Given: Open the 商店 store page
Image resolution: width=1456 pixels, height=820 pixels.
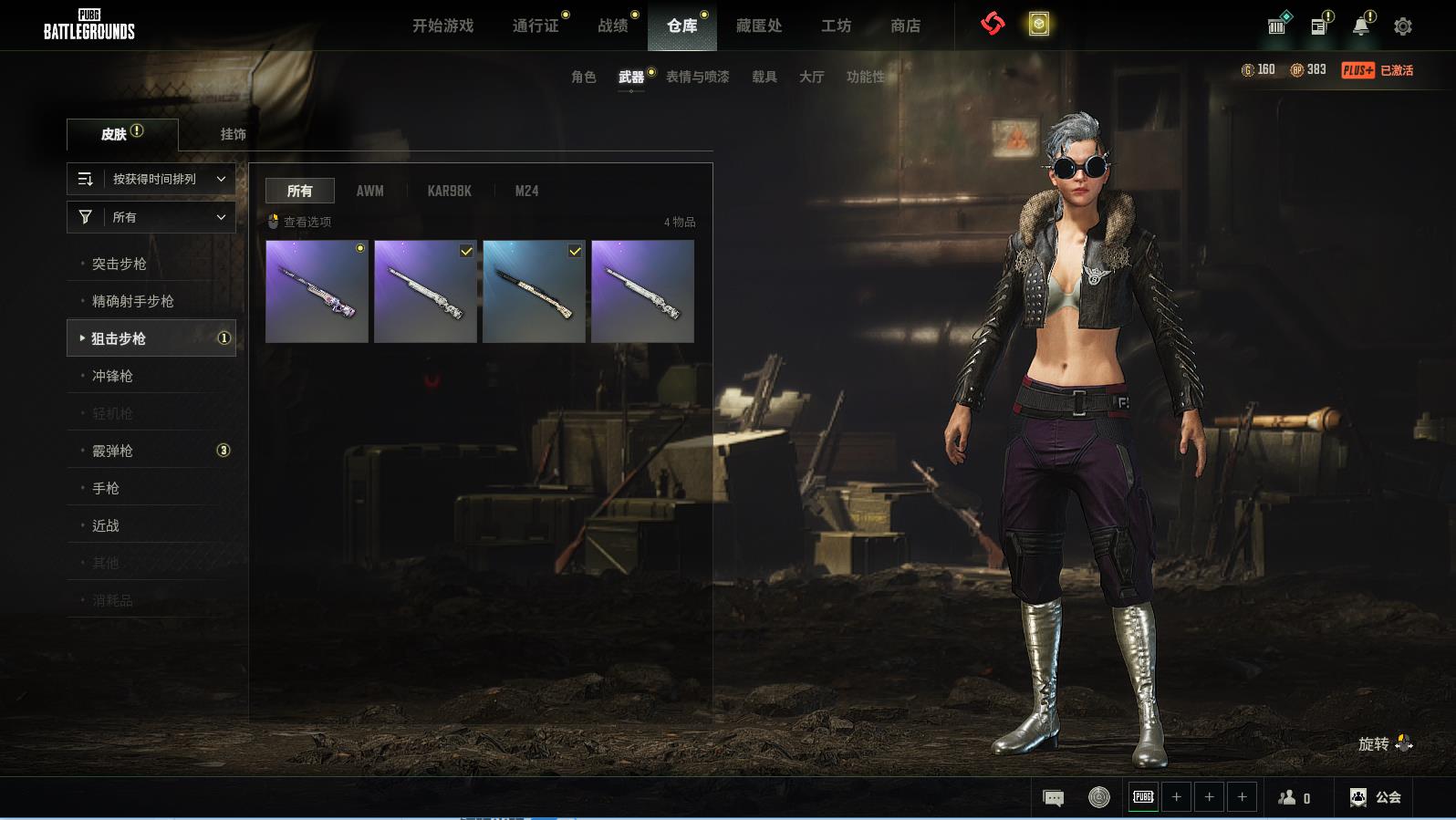Looking at the screenshot, I should coord(905,26).
